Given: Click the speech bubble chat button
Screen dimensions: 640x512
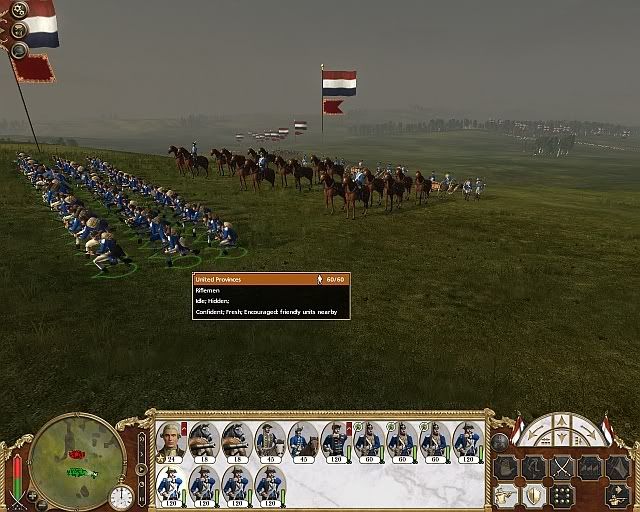Looking at the screenshot, I should tap(18, 49).
